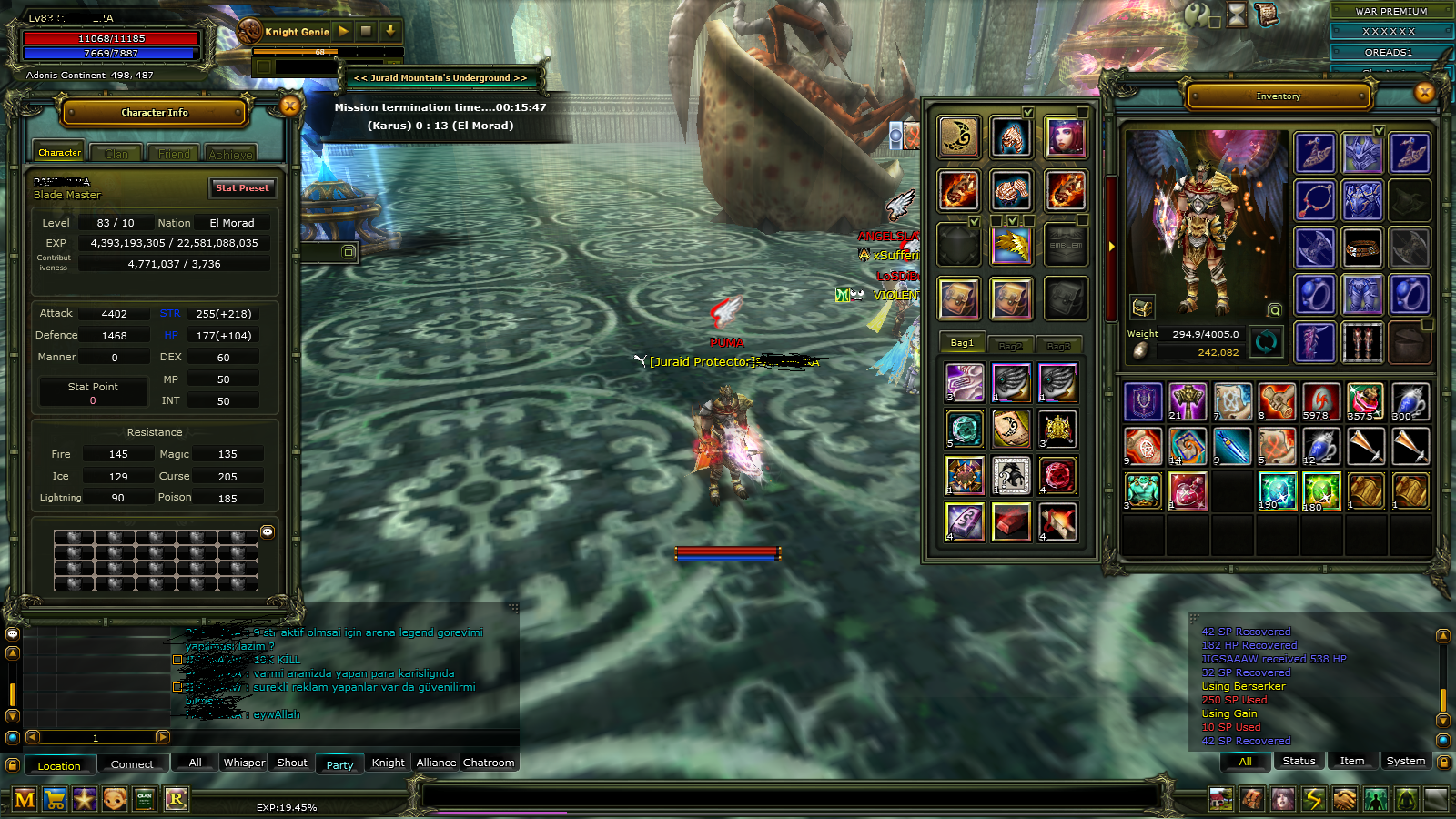This screenshot has width=1456, height=819.
Task: Switch to the Clan tab
Action: point(116,154)
